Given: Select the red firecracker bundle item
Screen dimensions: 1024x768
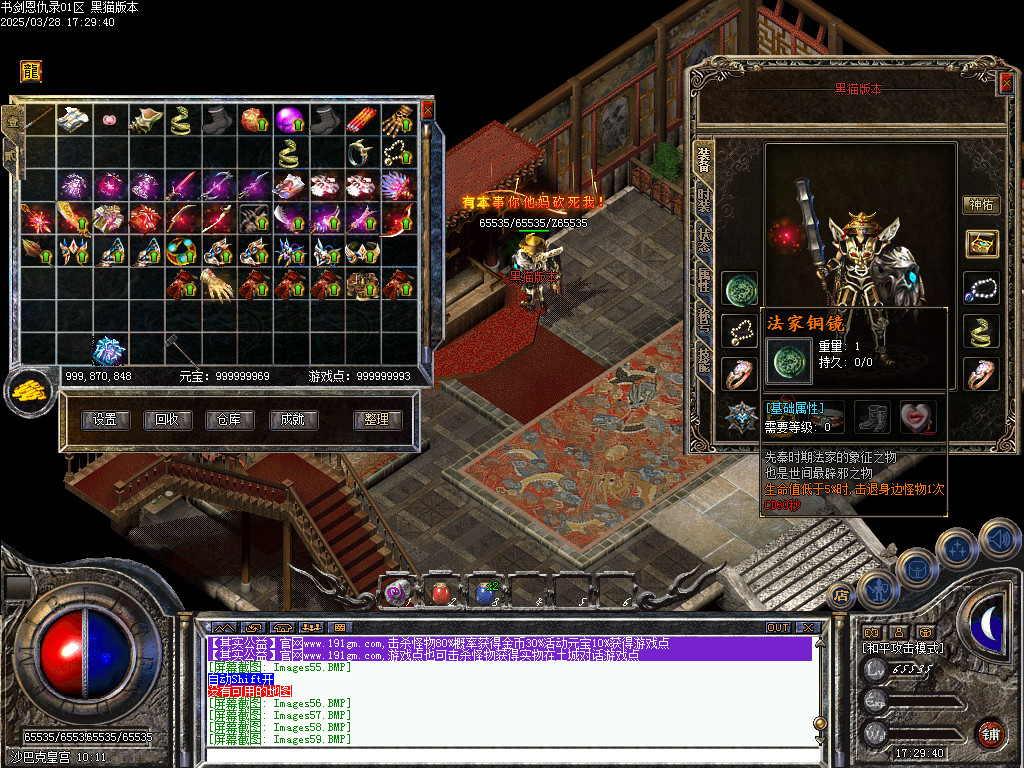Looking at the screenshot, I should pyautogui.click(x=362, y=120).
